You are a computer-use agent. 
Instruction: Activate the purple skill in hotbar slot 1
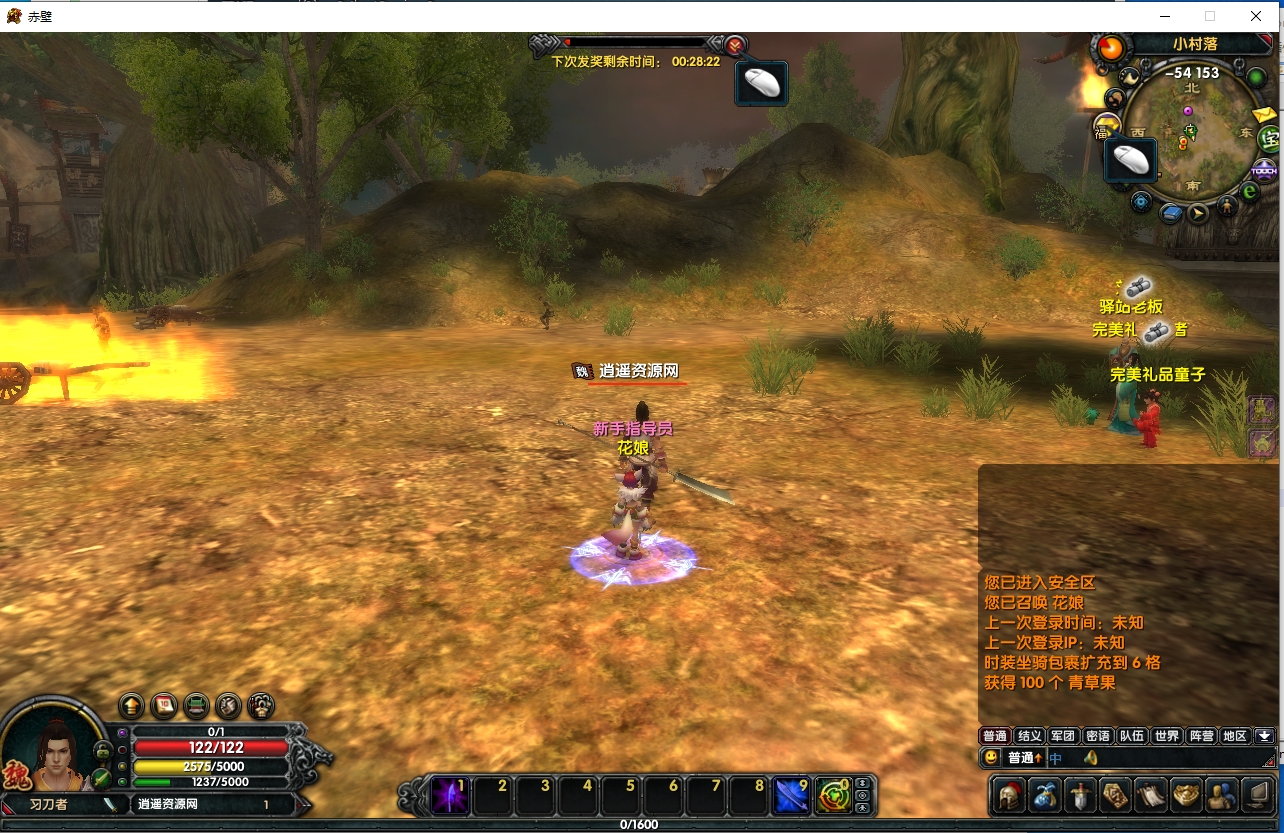click(450, 796)
